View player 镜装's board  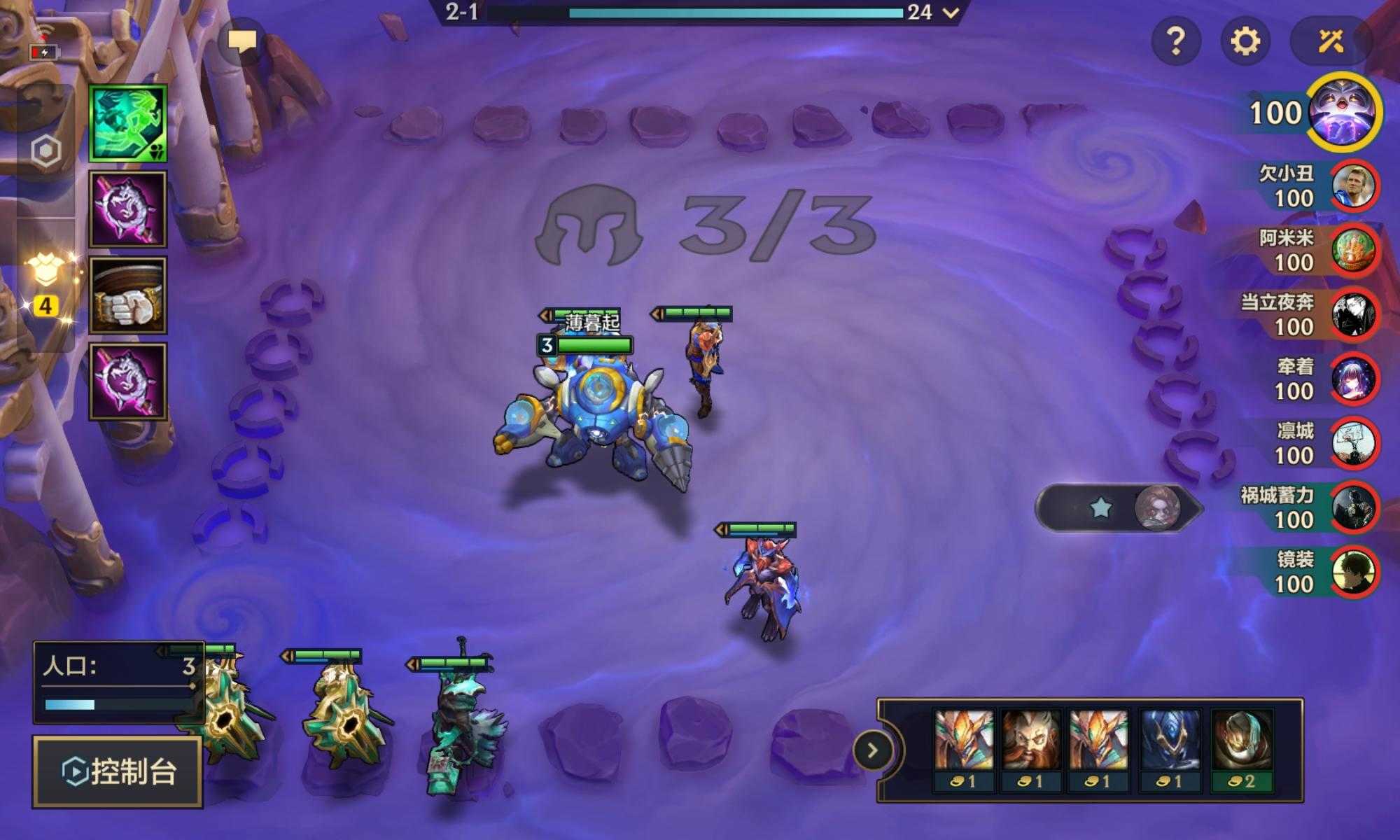coord(1354,572)
